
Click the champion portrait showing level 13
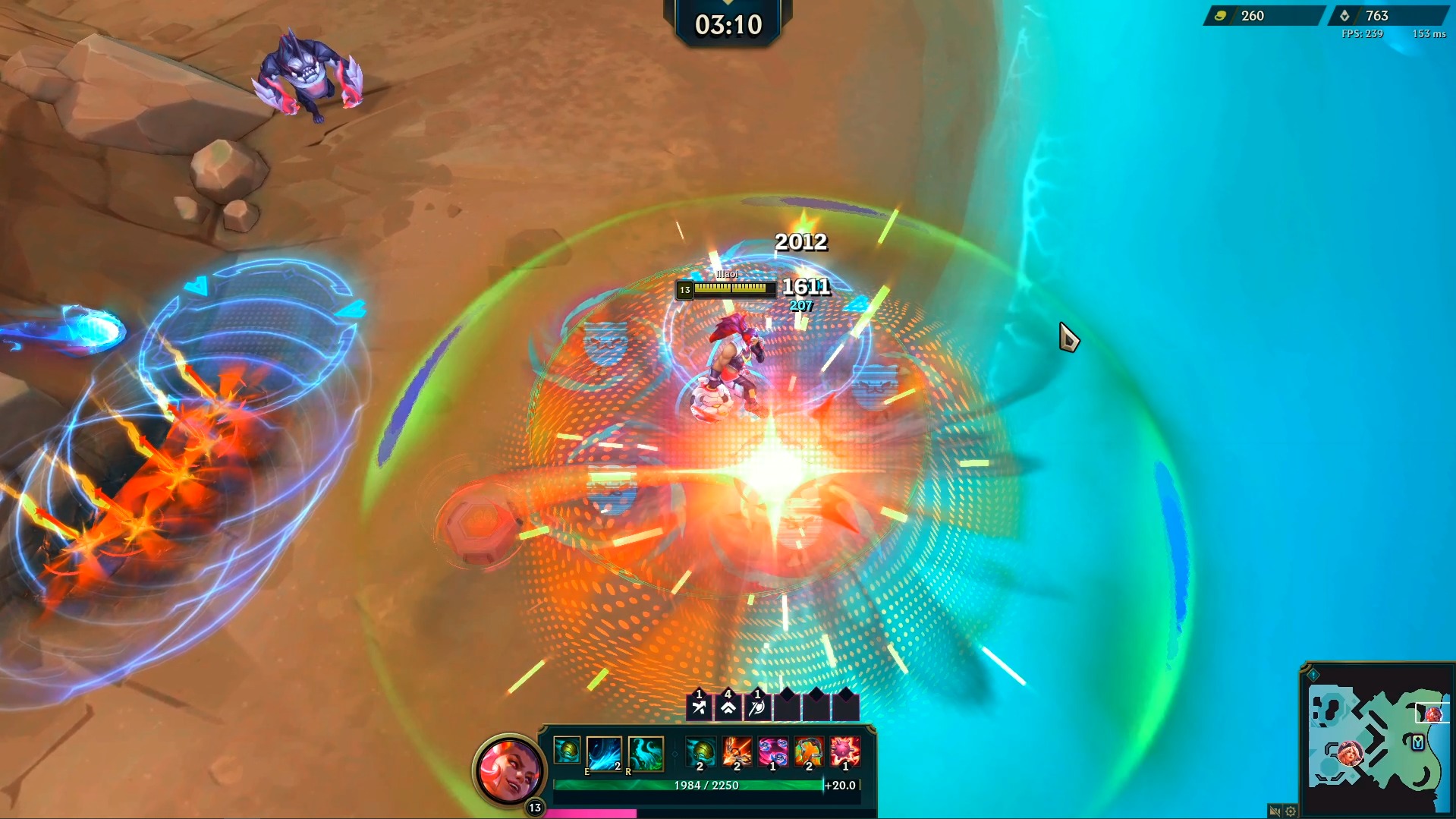[511, 766]
